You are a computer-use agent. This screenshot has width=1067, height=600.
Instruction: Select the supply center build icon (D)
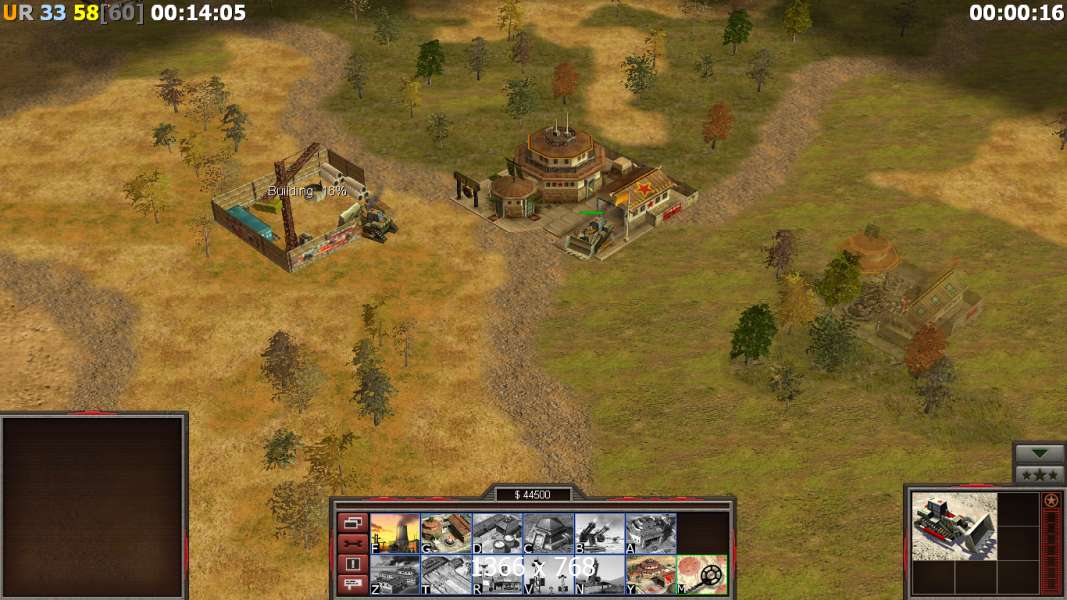497,533
